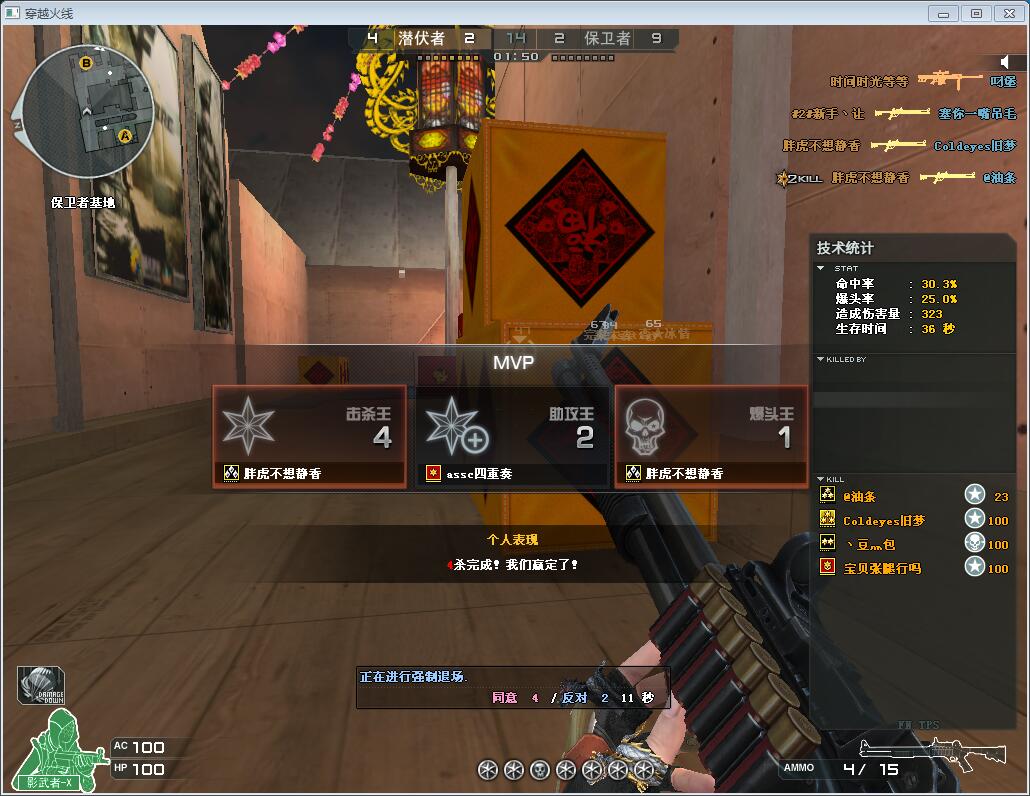Select the 击杀王 MVP card
Screen dimensions: 1030x796
pos(310,437)
